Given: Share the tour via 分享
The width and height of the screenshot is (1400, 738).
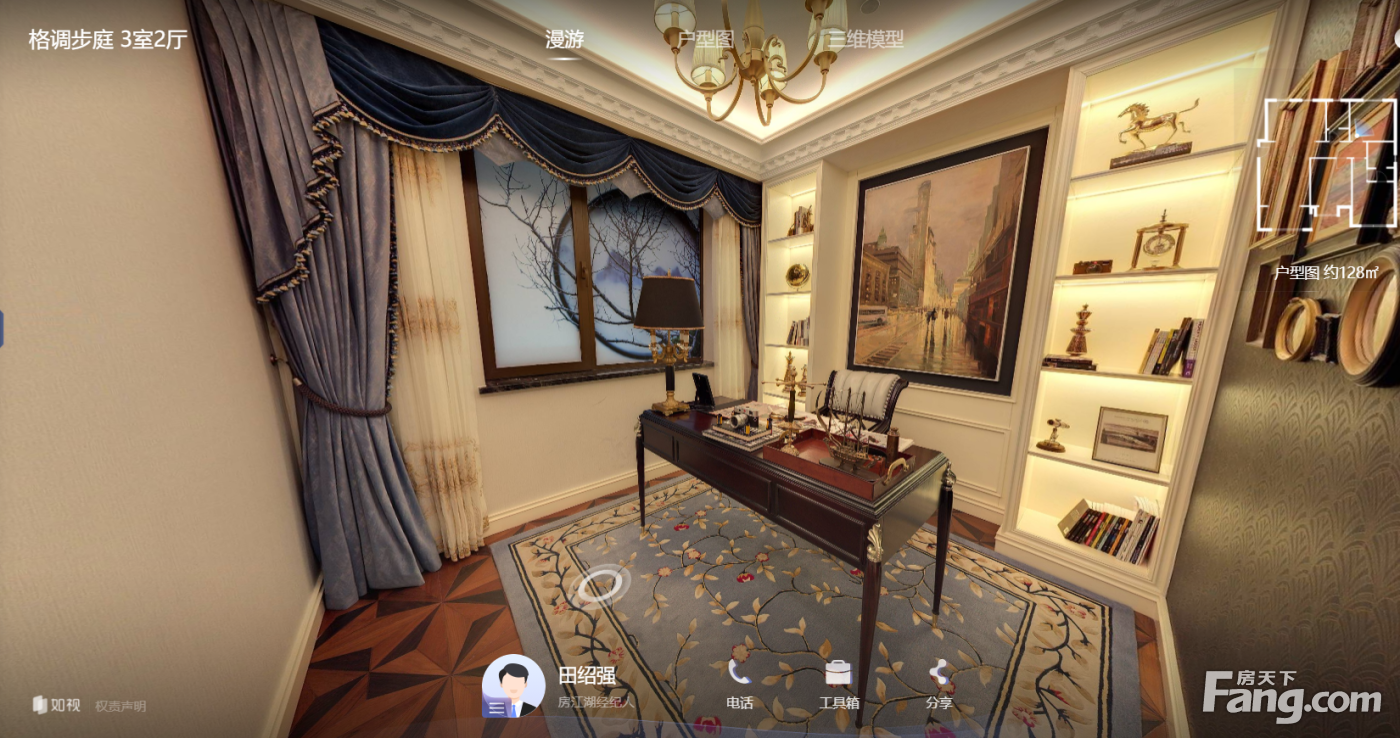Looking at the screenshot, I should click(938, 683).
